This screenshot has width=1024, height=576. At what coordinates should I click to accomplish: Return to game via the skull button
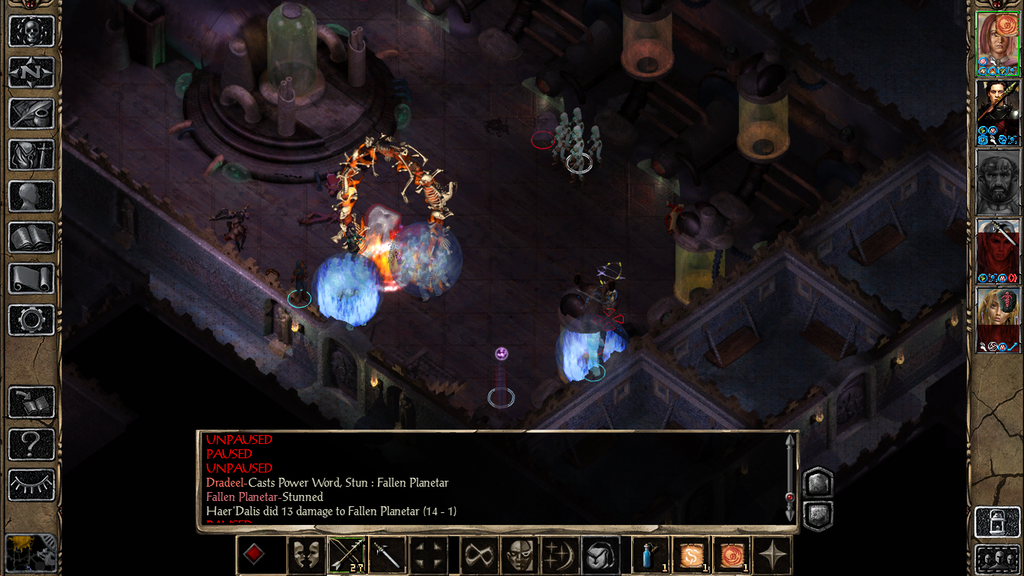pyautogui.click(x=31, y=31)
